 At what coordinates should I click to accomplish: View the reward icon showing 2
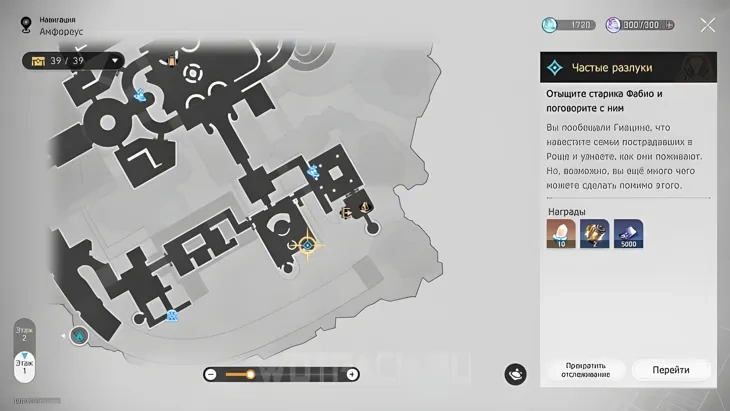click(595, 233)
